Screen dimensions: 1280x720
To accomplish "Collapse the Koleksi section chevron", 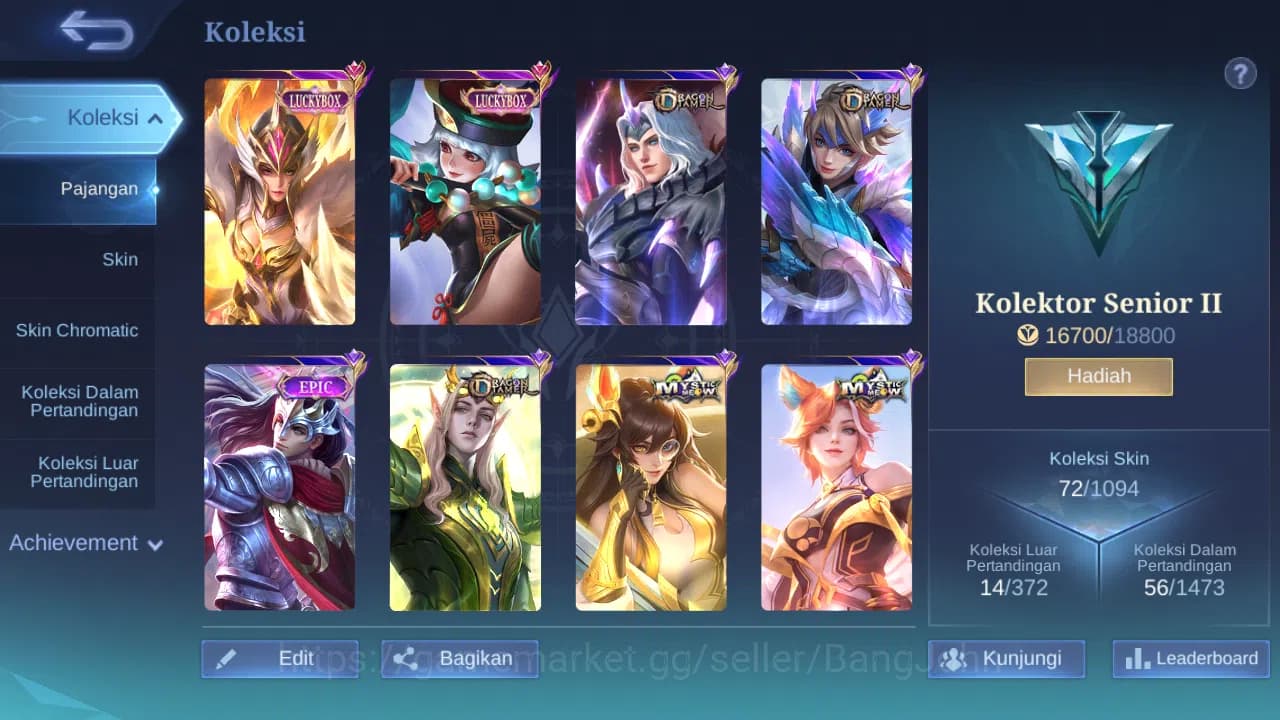I will [x=155, y=117].
